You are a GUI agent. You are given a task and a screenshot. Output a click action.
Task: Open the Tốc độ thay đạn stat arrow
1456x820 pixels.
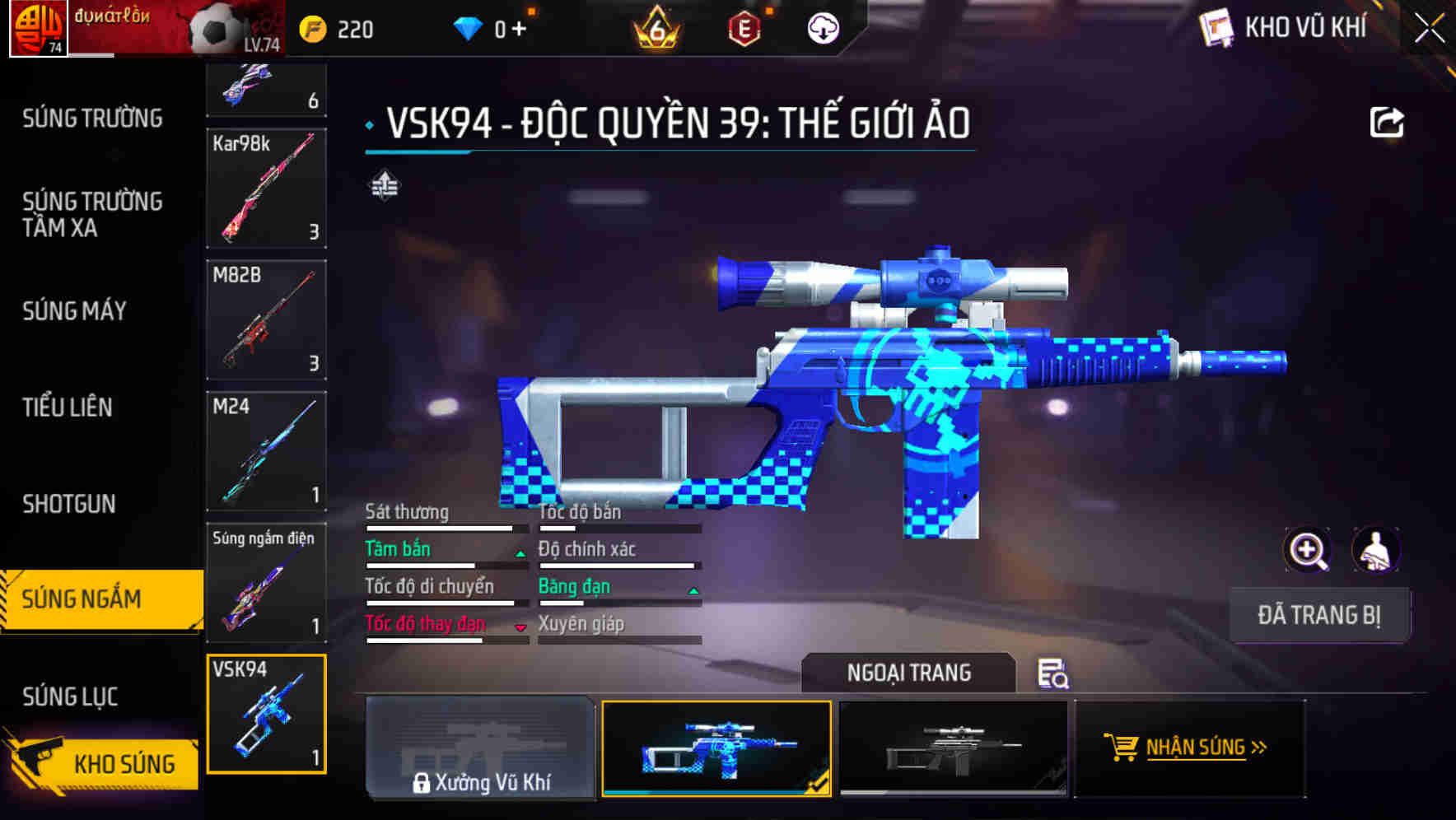521,628
